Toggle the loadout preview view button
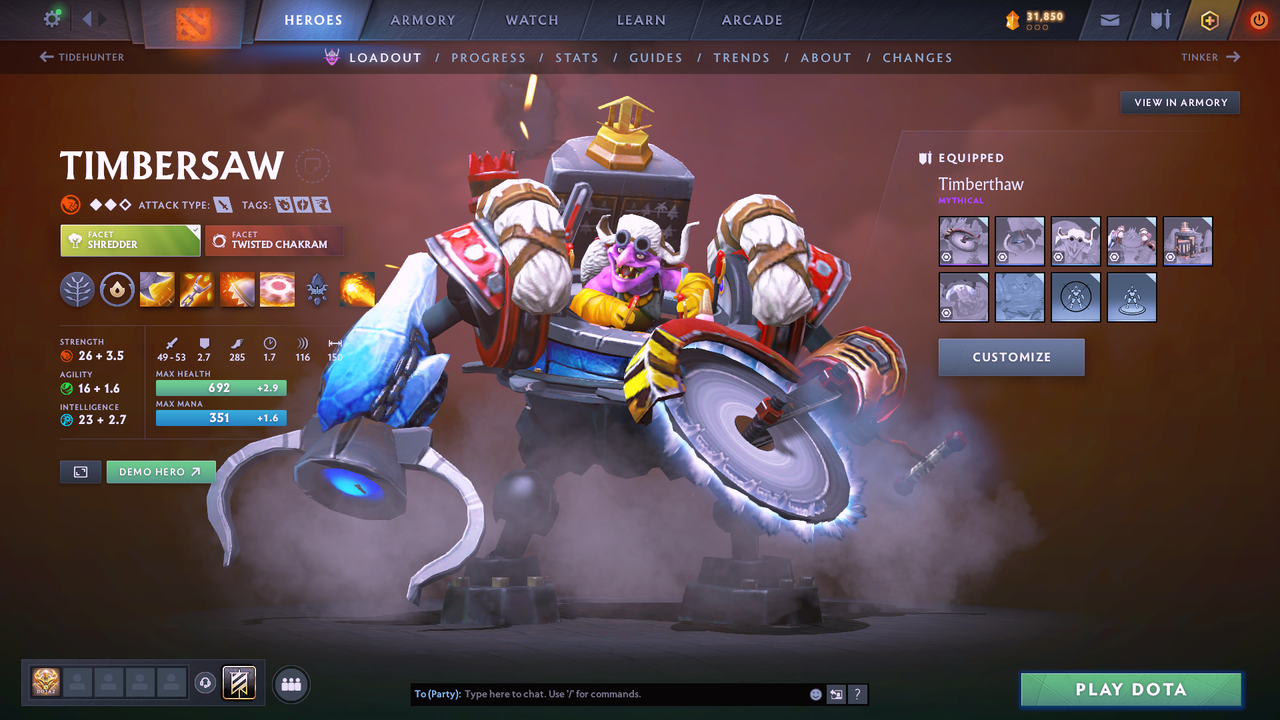This screenshot has height=720, width=1280. click(x=80, y=471)
